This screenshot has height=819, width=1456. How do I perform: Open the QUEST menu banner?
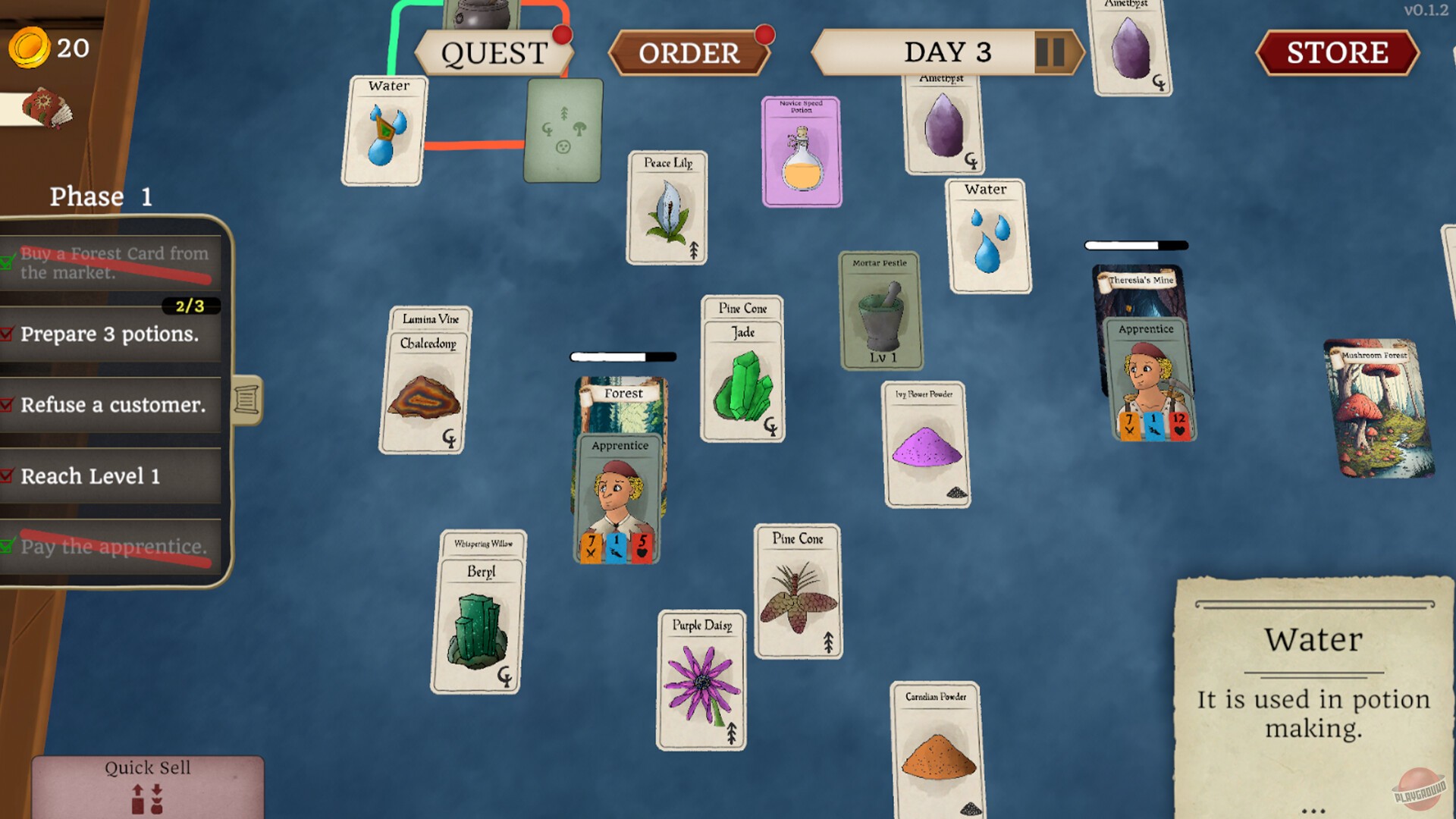point(494,52)
